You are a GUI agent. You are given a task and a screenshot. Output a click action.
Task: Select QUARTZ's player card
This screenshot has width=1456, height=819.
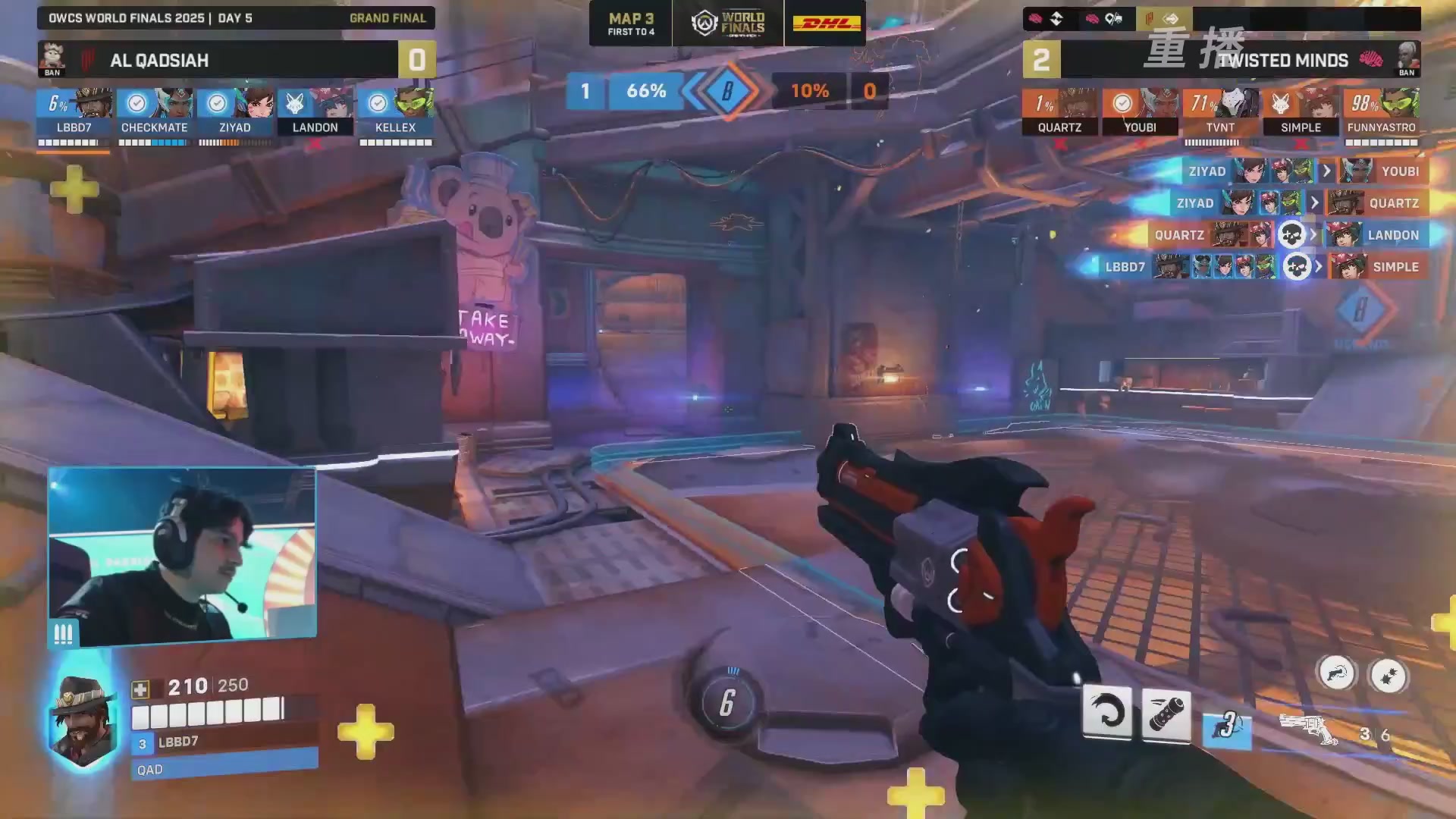1059,112
